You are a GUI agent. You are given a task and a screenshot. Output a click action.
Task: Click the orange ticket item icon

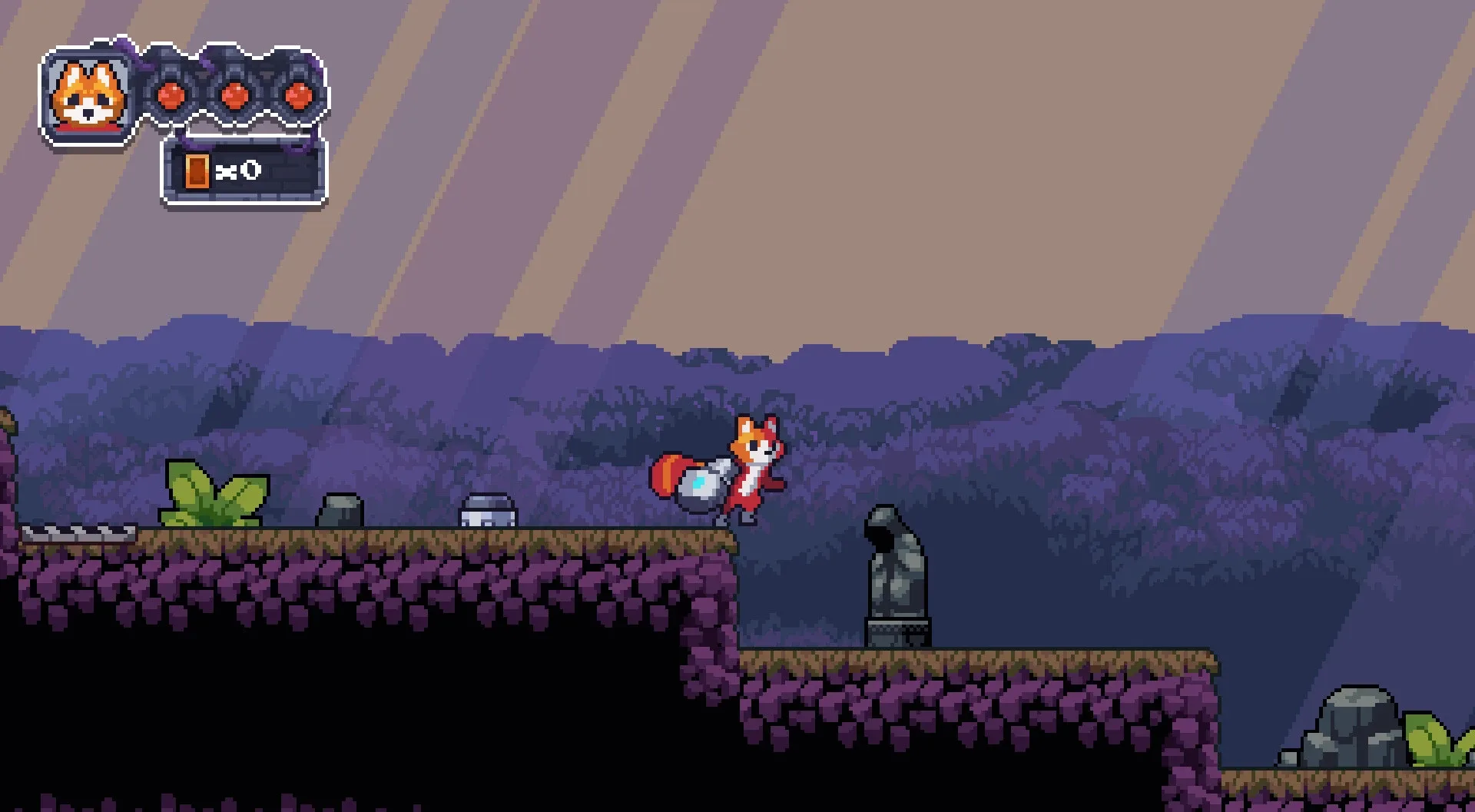198,171
